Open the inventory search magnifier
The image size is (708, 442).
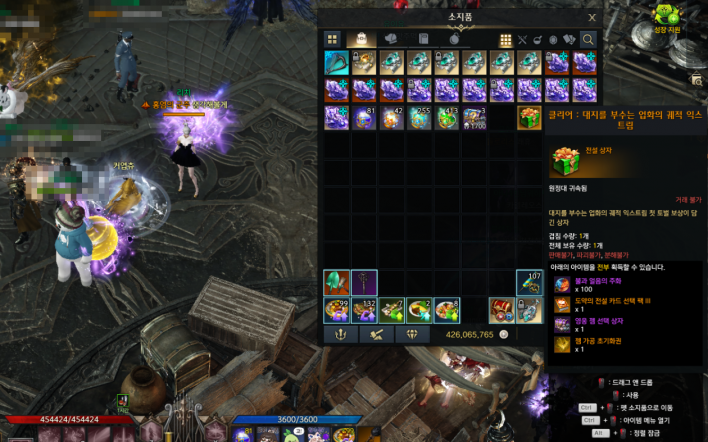click(588, 39)
